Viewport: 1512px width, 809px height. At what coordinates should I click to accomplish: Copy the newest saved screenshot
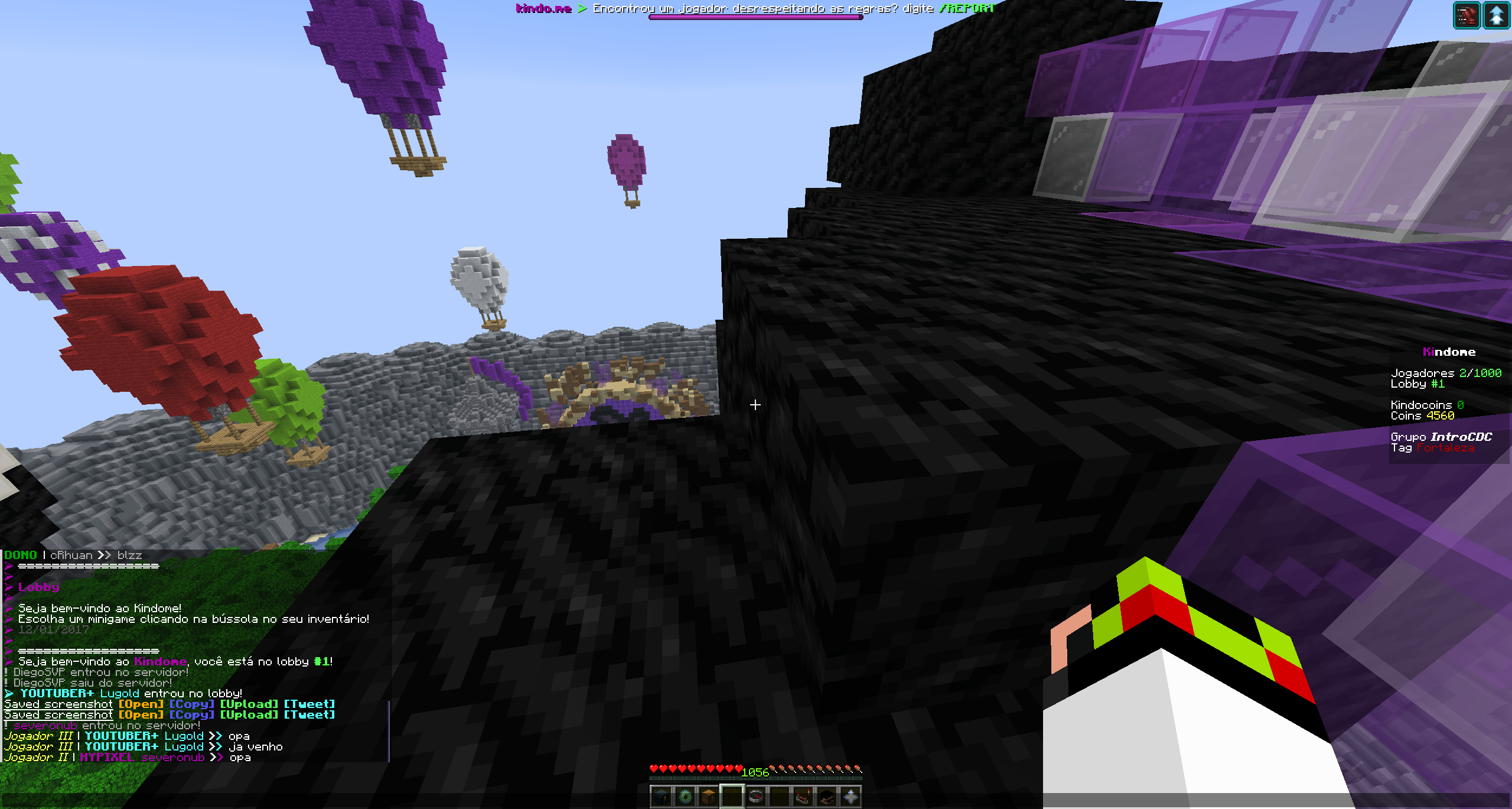[191, 714]
